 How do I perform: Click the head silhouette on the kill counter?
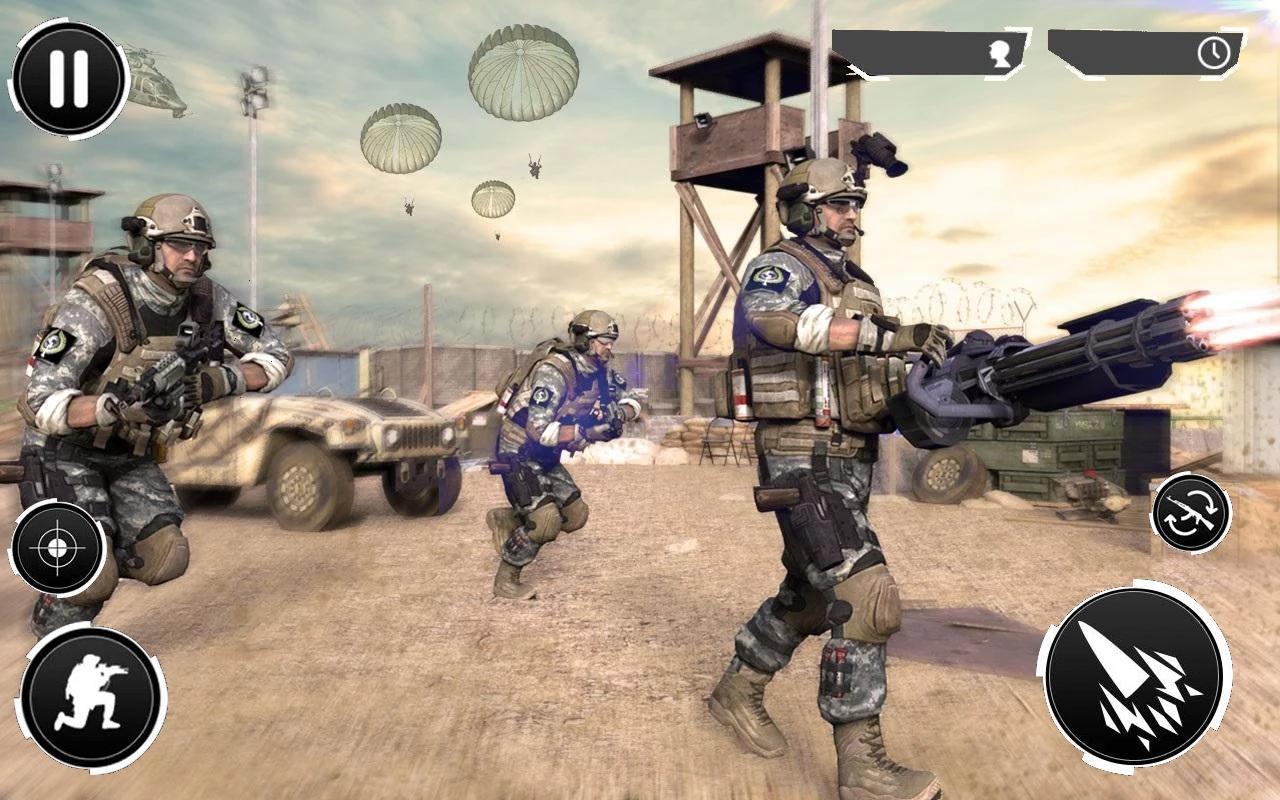point(1000,55)
